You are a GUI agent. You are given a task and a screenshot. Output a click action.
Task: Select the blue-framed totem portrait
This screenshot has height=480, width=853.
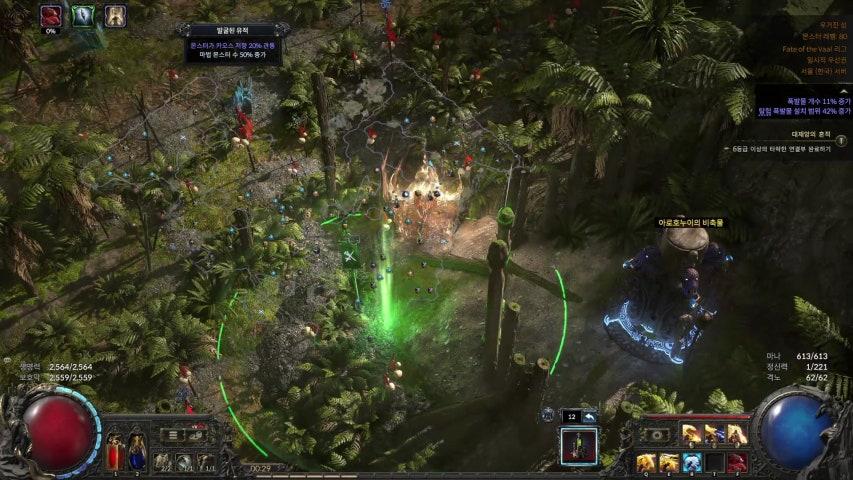click(579, 445)
